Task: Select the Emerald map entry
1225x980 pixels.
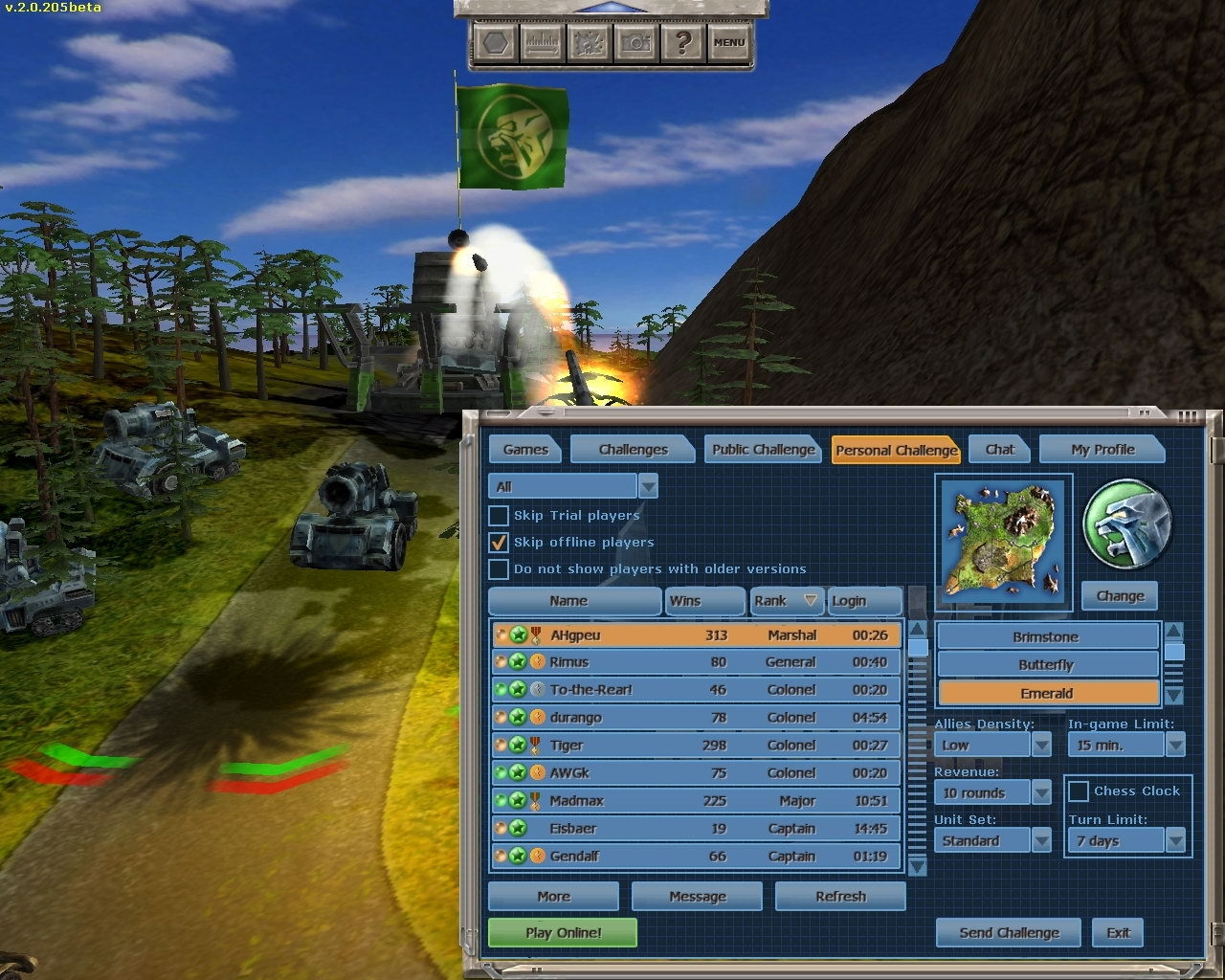Action: 1047,692
